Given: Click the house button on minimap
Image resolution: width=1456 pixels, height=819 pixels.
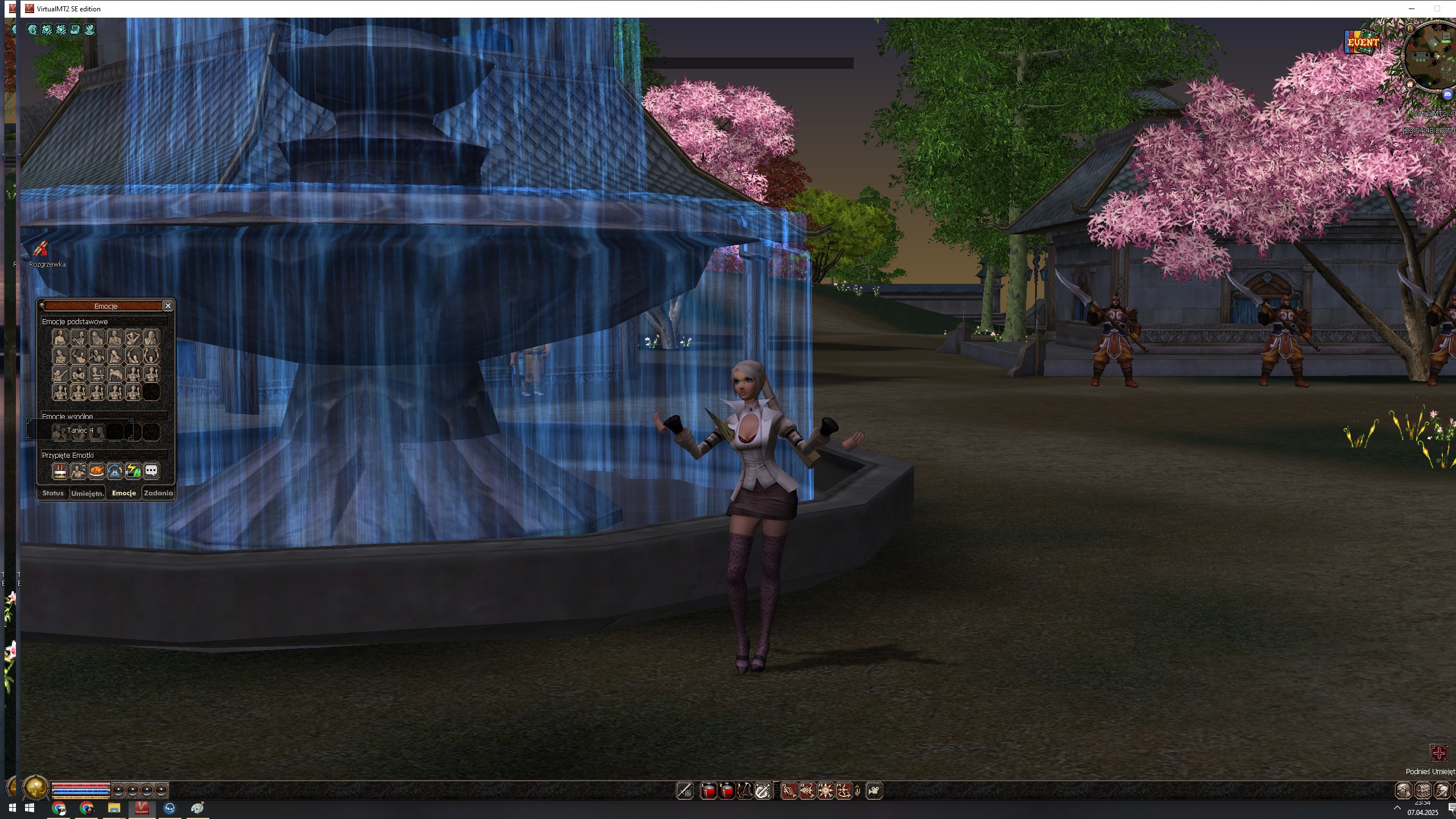Looking at the screenshot, I should click(1410, 84).
